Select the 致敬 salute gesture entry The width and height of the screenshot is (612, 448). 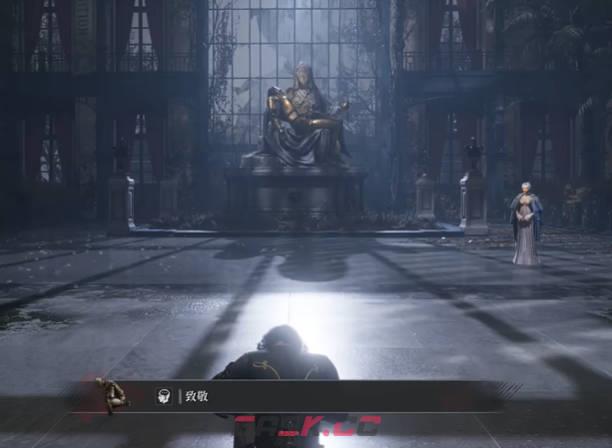195,397
